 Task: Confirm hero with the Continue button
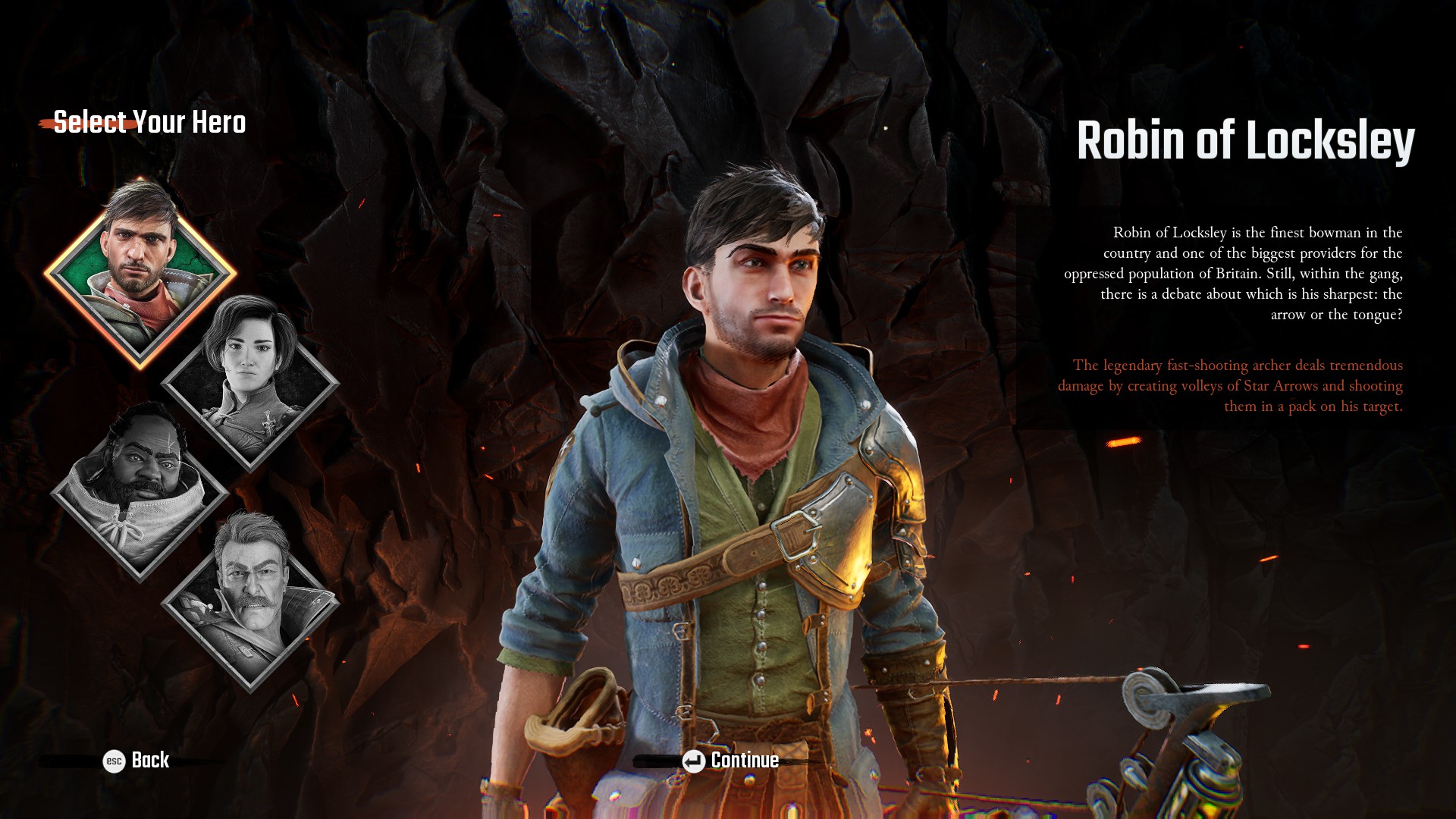[x=731, y=761]
